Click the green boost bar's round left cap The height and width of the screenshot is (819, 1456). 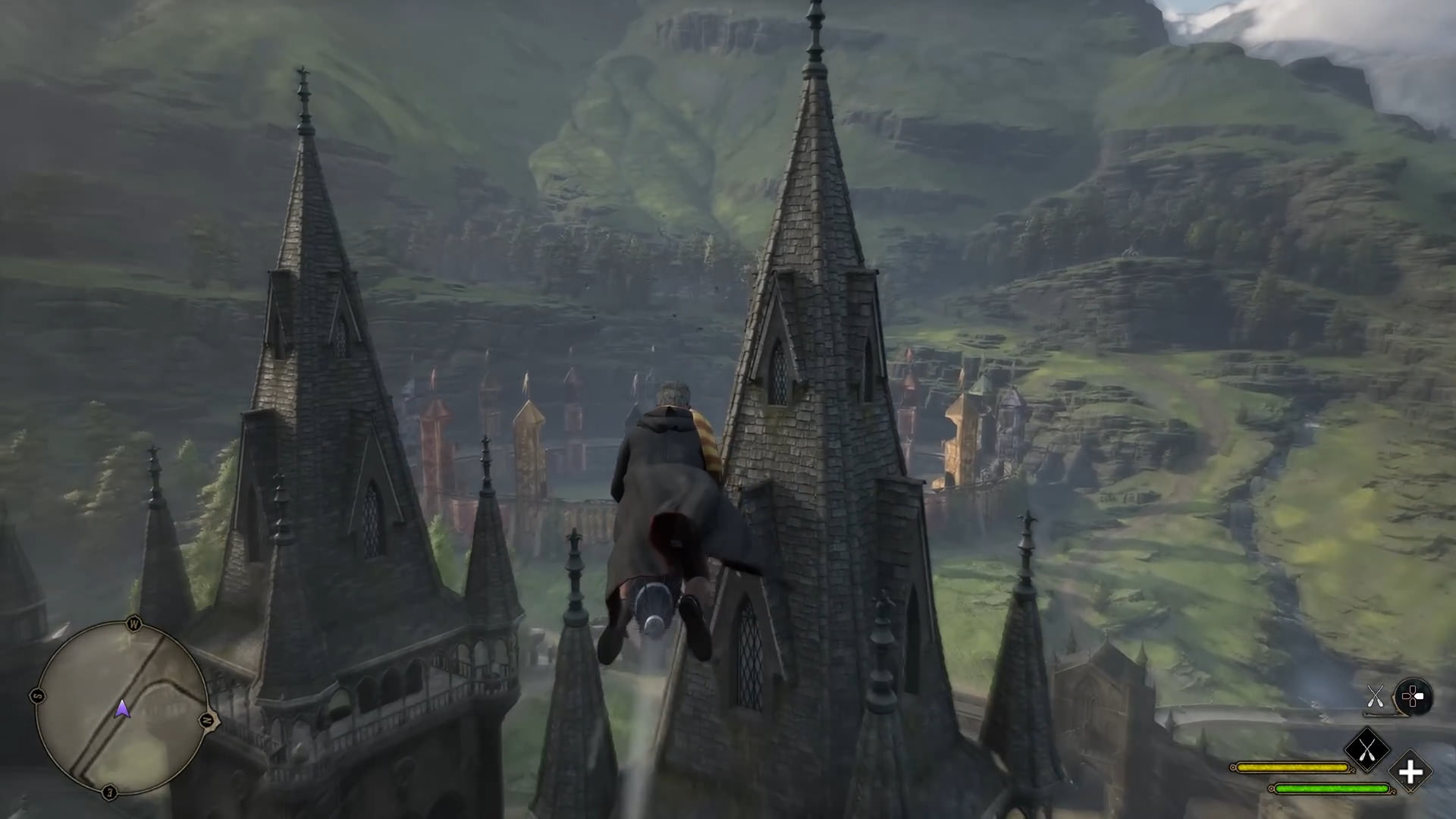[1272, 789]
